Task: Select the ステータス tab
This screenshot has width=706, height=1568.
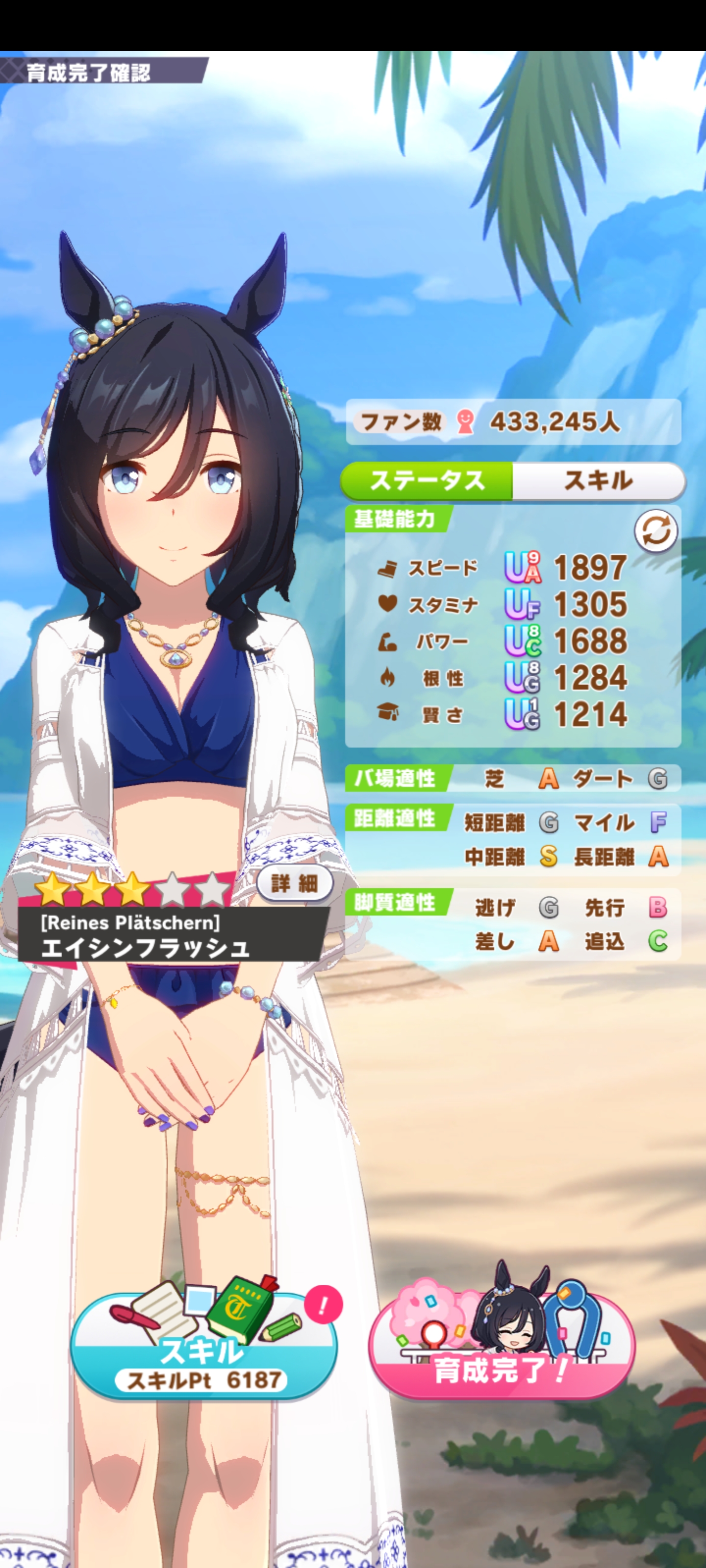Action: pos(427,481)
